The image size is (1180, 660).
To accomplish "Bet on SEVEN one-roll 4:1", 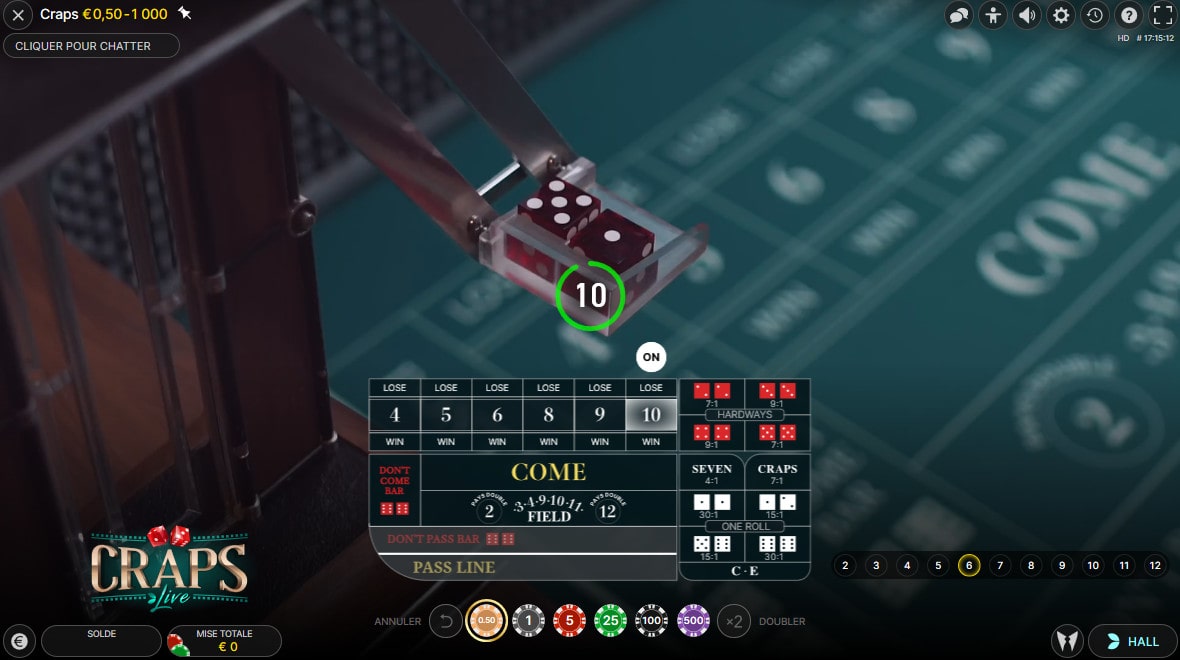I will click(711, 473).
